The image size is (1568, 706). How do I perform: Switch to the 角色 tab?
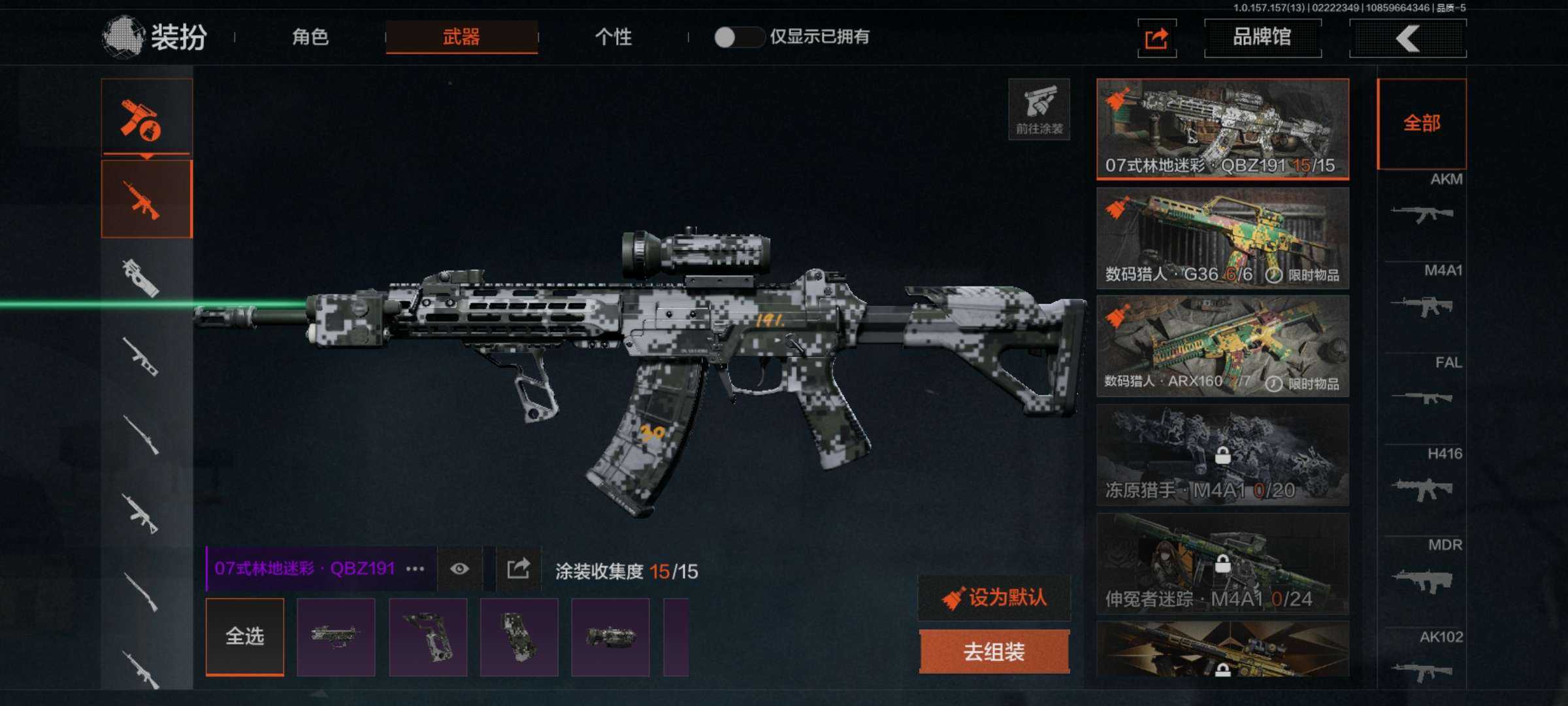pyautogui.click(x=310, y=38)
